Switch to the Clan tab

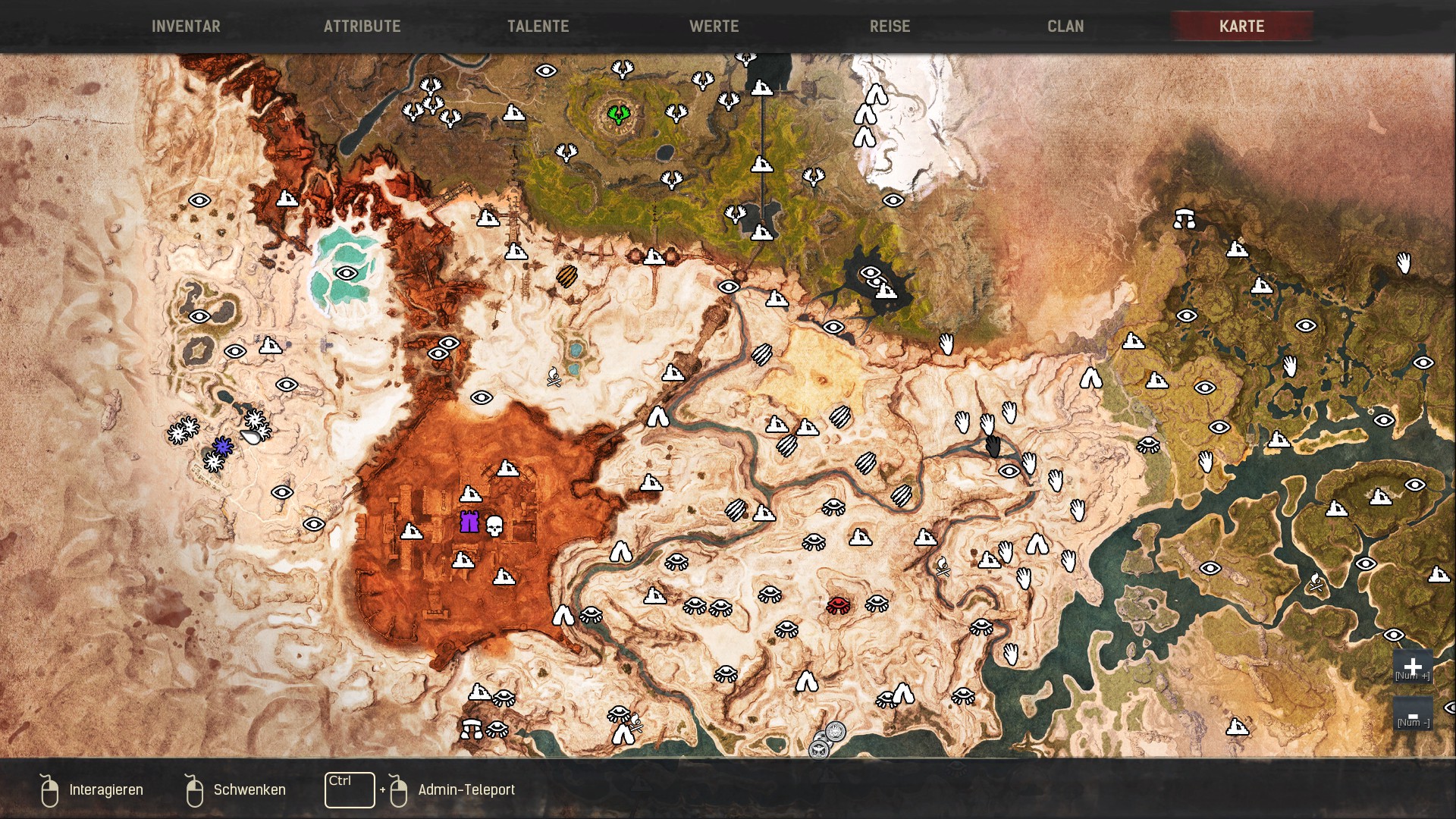coord(1065,27)
